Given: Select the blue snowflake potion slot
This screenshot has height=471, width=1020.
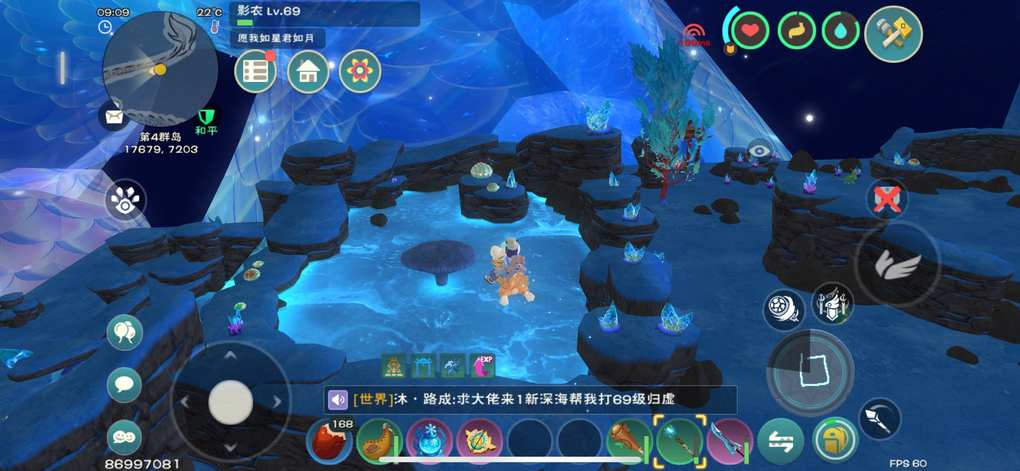Looking at the screenshot, I should tap(430, 441).
